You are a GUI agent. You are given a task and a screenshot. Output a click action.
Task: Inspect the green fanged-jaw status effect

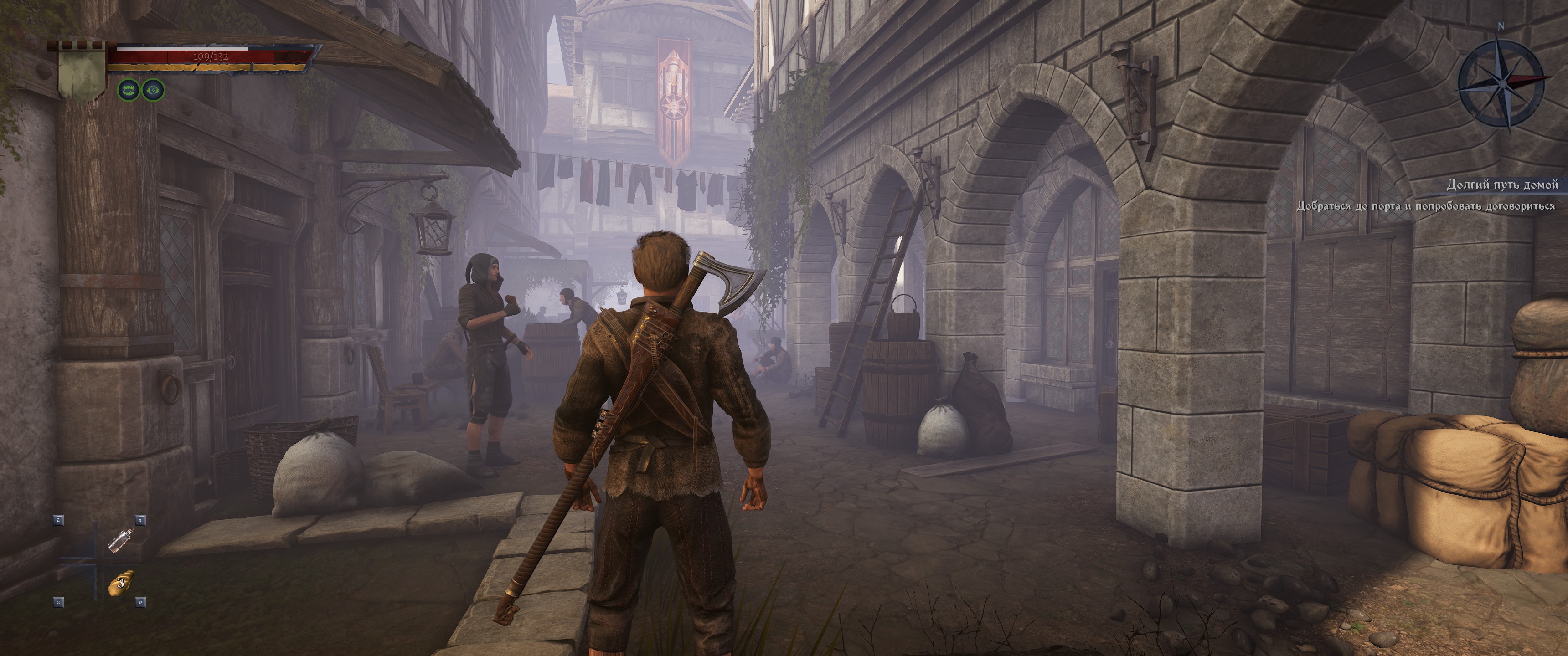pyautogui.click(x=129, y=91)
